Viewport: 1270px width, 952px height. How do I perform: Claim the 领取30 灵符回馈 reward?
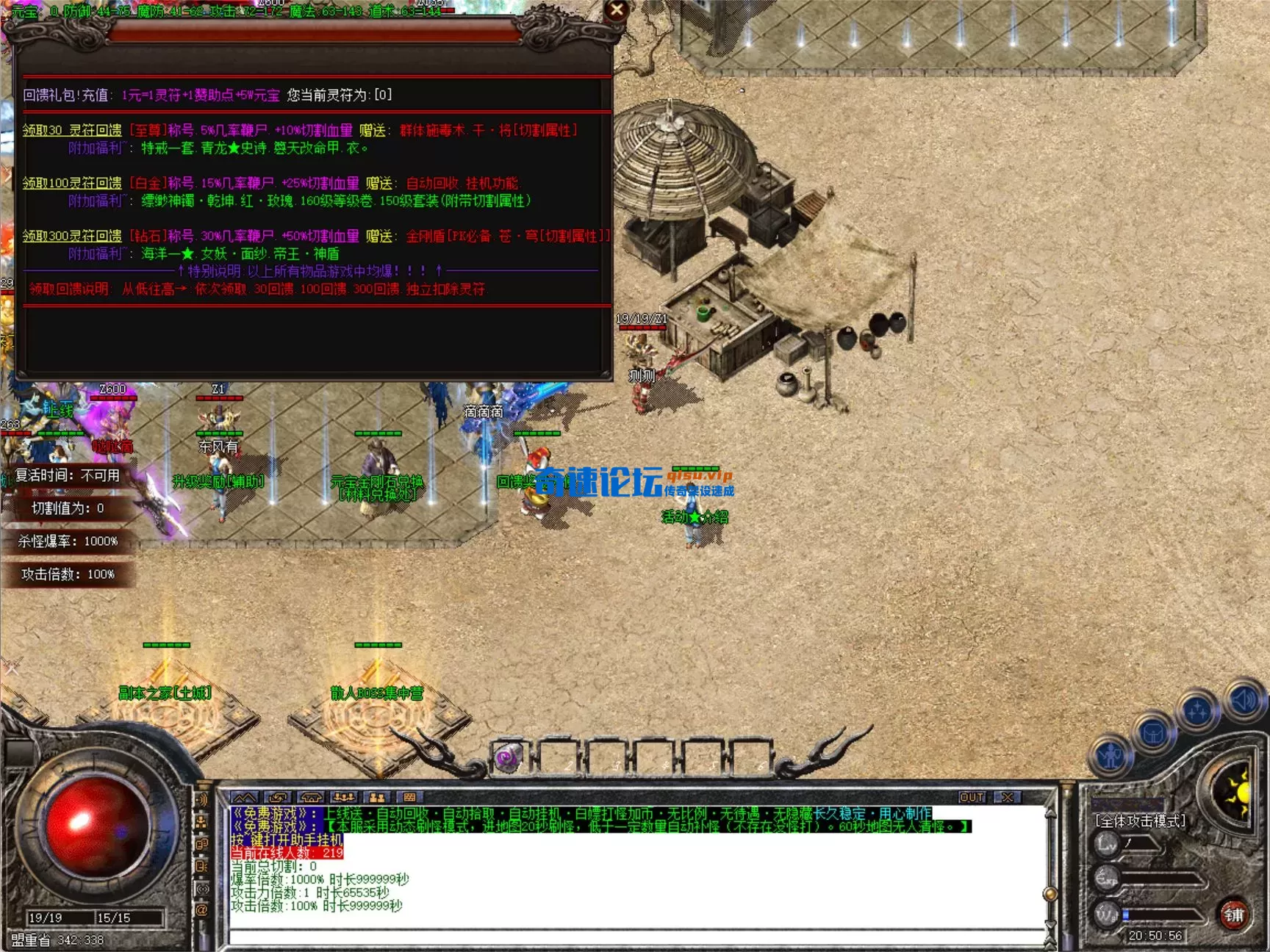tap(72, 130)
